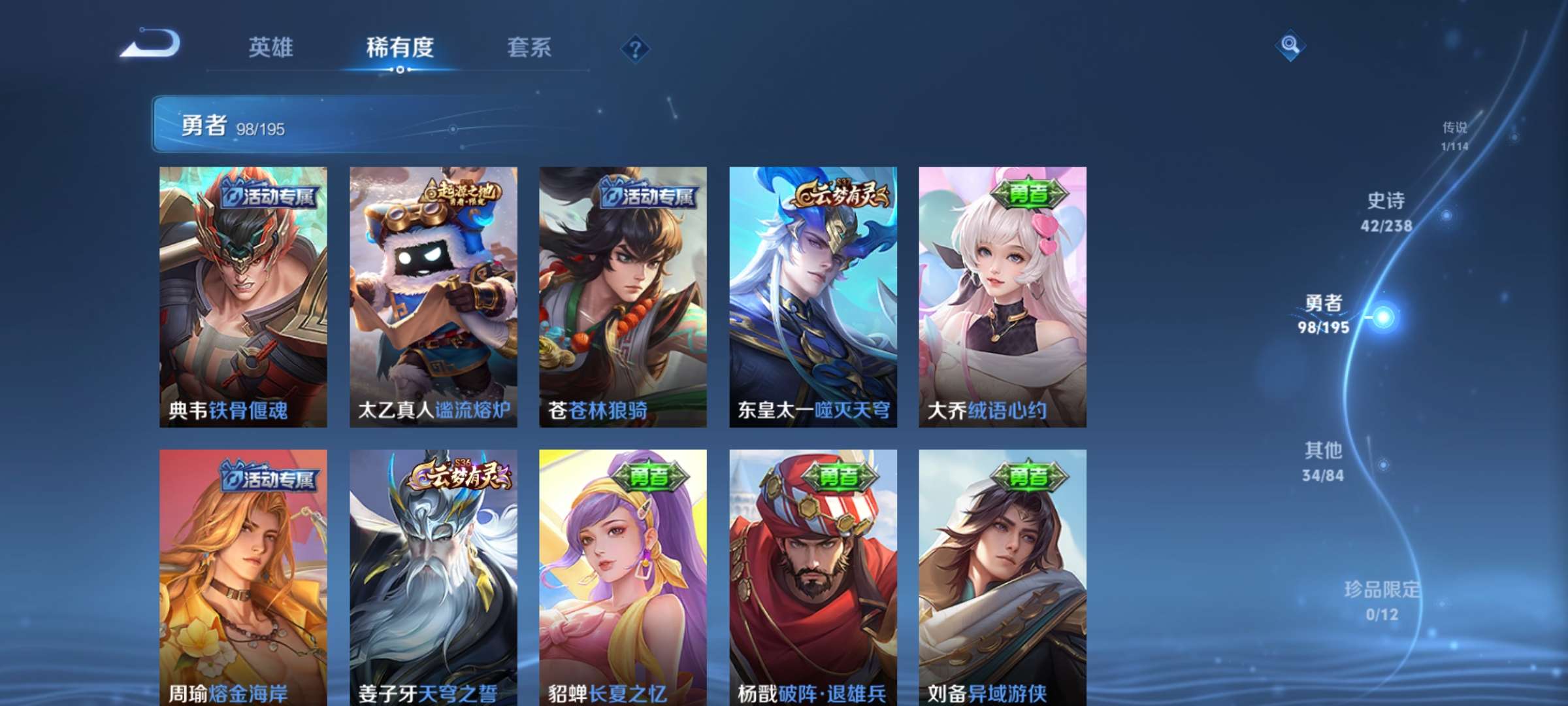
Task: Go back using the return arrow
Action: tap(151, 44)
